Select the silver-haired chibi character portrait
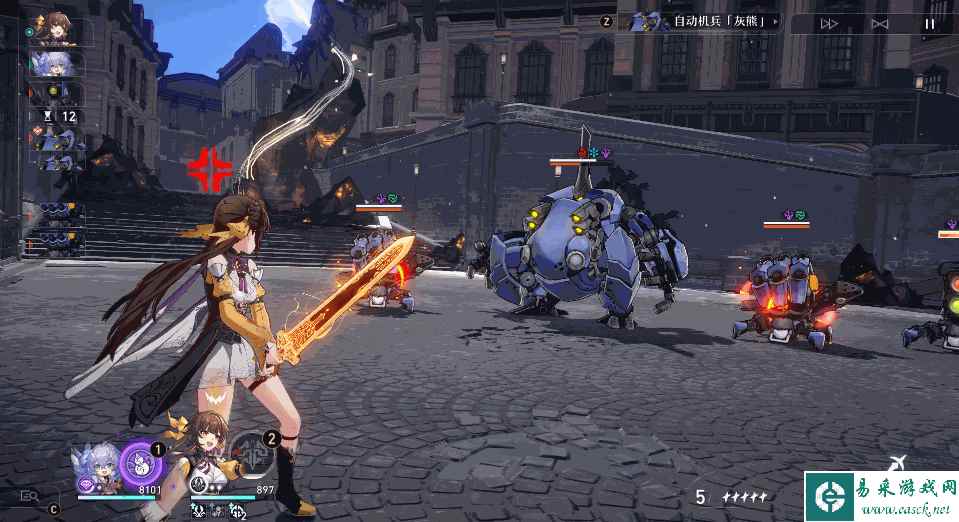Screen dimensions: 959x522 (98, 465)
